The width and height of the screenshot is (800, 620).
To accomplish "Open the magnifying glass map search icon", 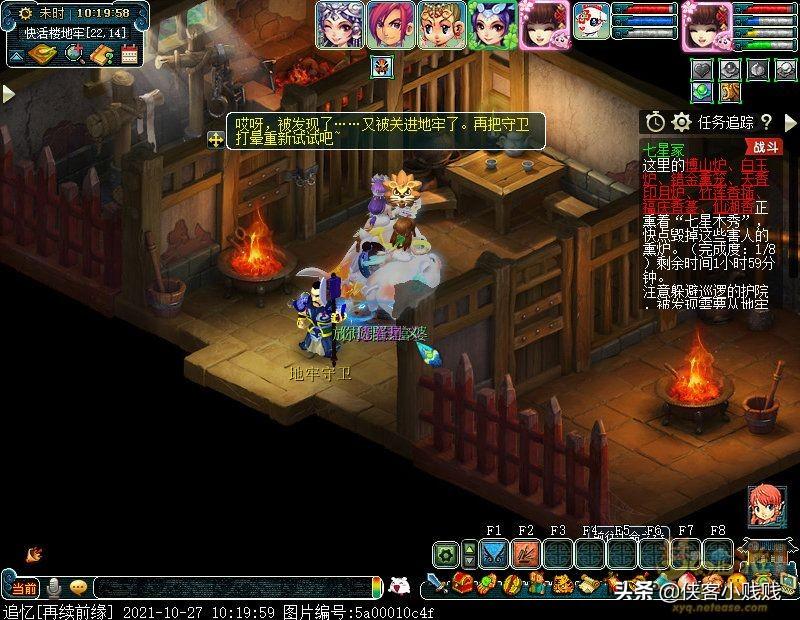I will tap(73, 55).
